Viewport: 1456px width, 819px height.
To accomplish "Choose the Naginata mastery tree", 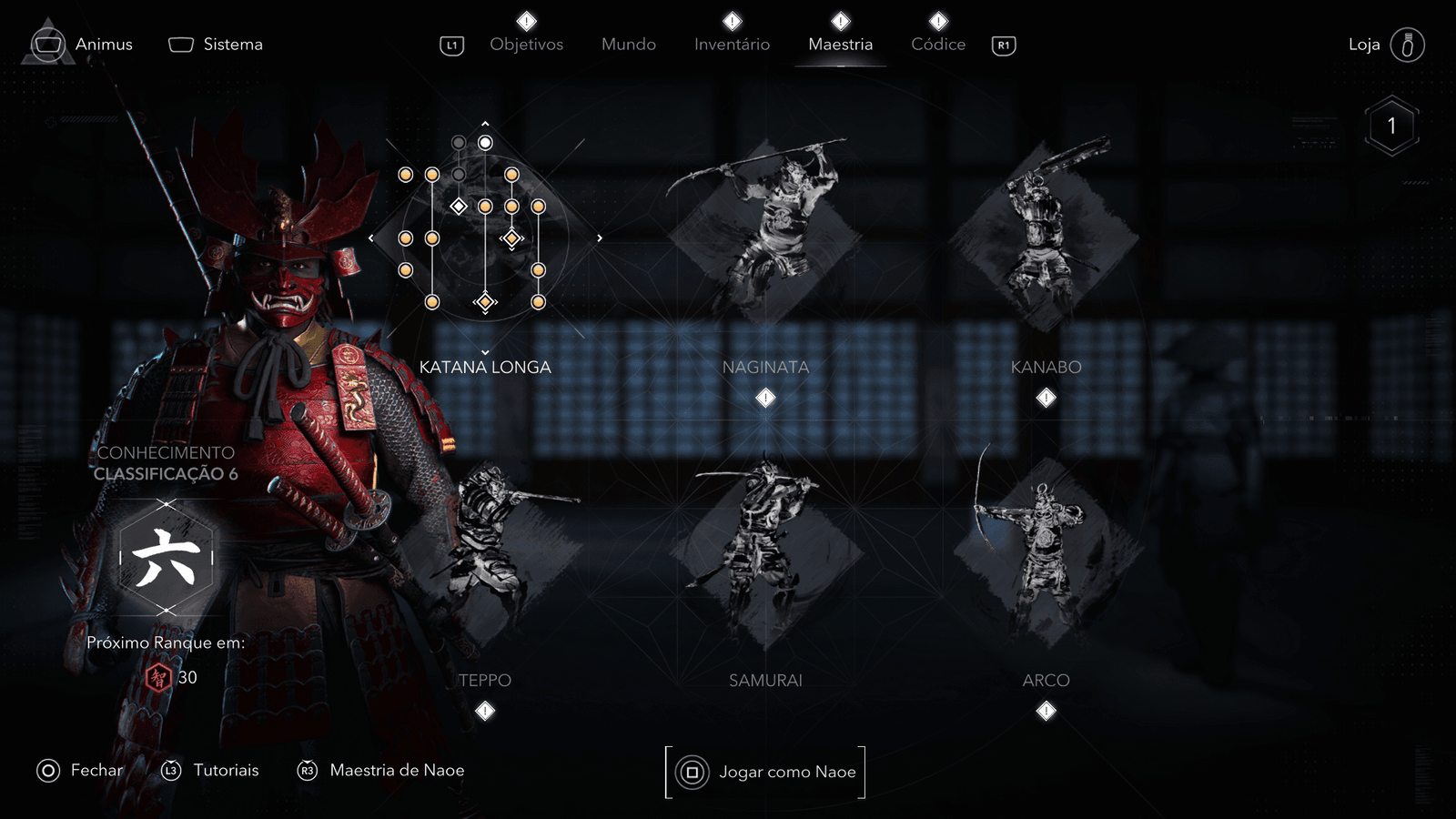I will pyautogui.click(x=765, y=238).
